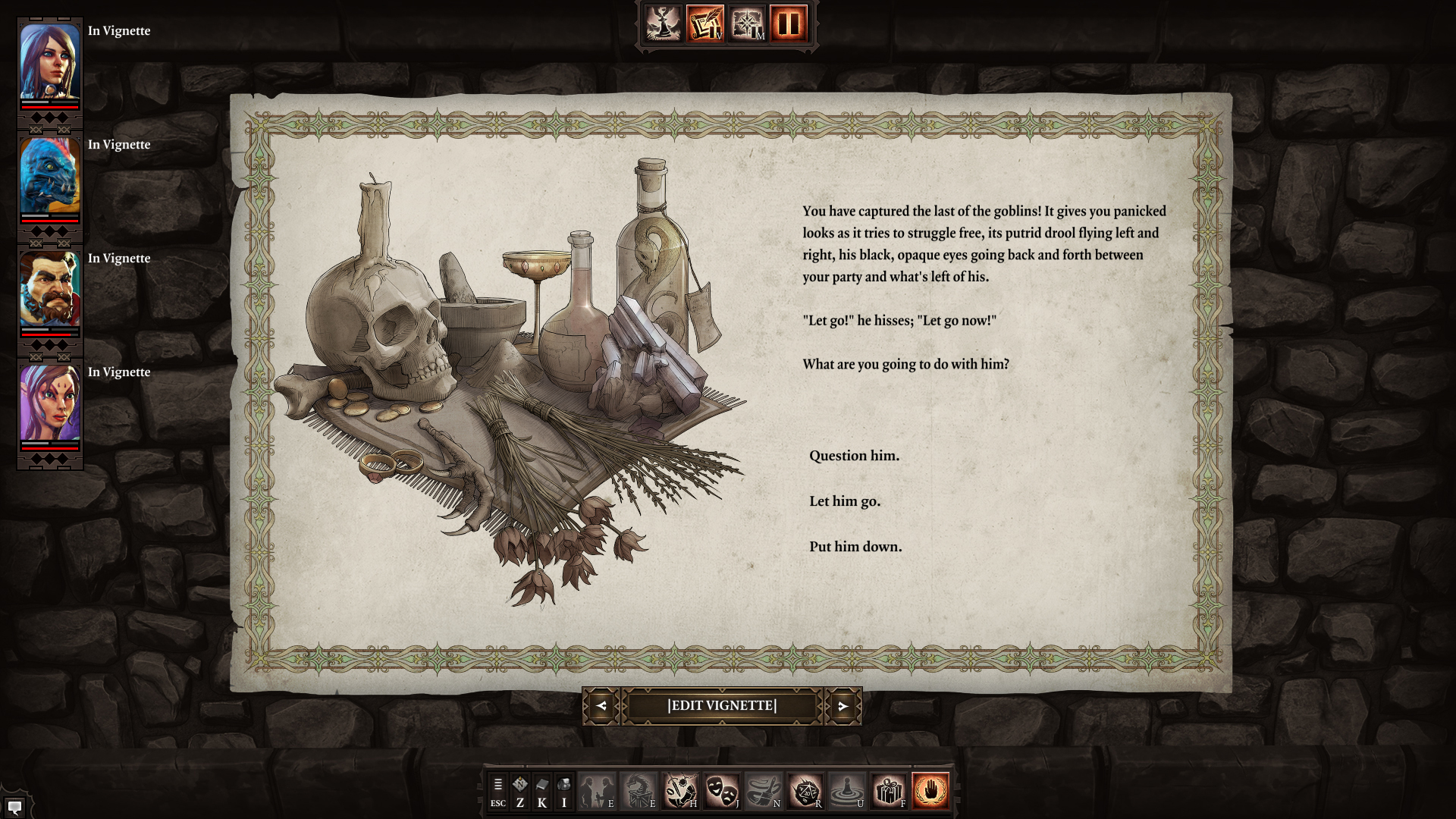This screenshot has width=1456, height=819.
Task: Open the journal book icon
Action: pos(541,792)
